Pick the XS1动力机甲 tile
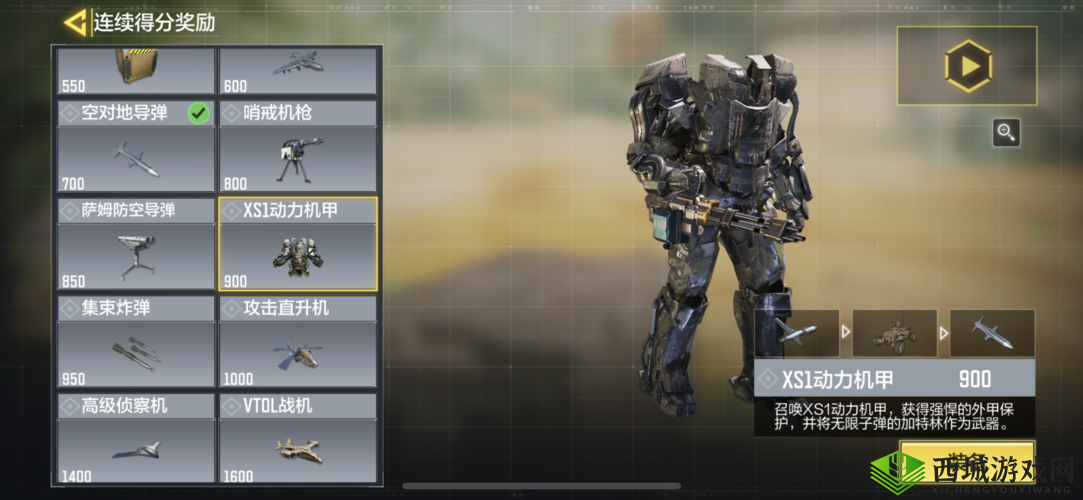Image resolution: width=1083 pixels, height=500 pixels. [x=297, y=243]
